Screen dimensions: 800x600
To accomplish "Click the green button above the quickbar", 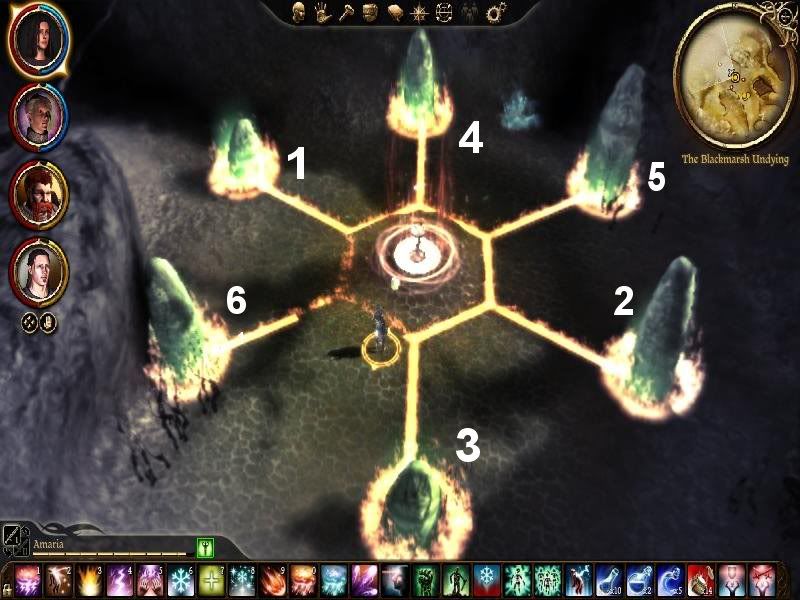I will [207, 548].
